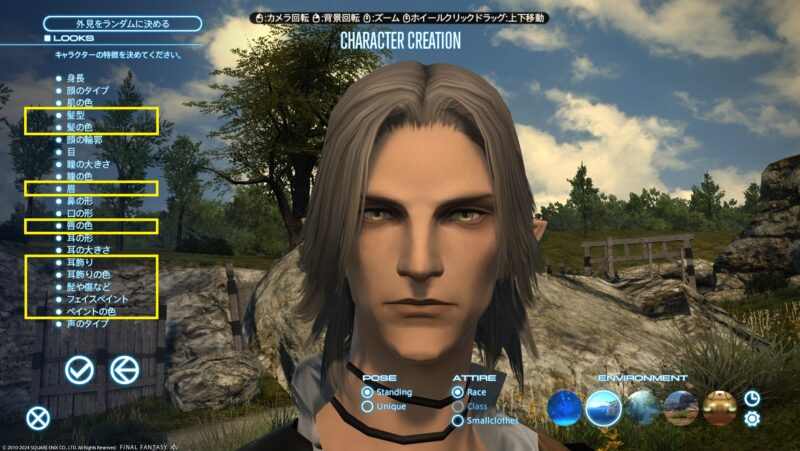Open the gear settings icon
800x451 pixels.
(752, 419)
